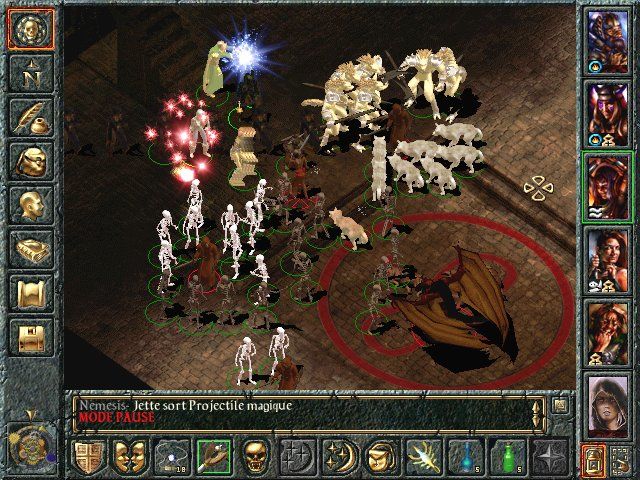
Task: Expand the dialogue log with the small corner button
Action: coord(561,405)
